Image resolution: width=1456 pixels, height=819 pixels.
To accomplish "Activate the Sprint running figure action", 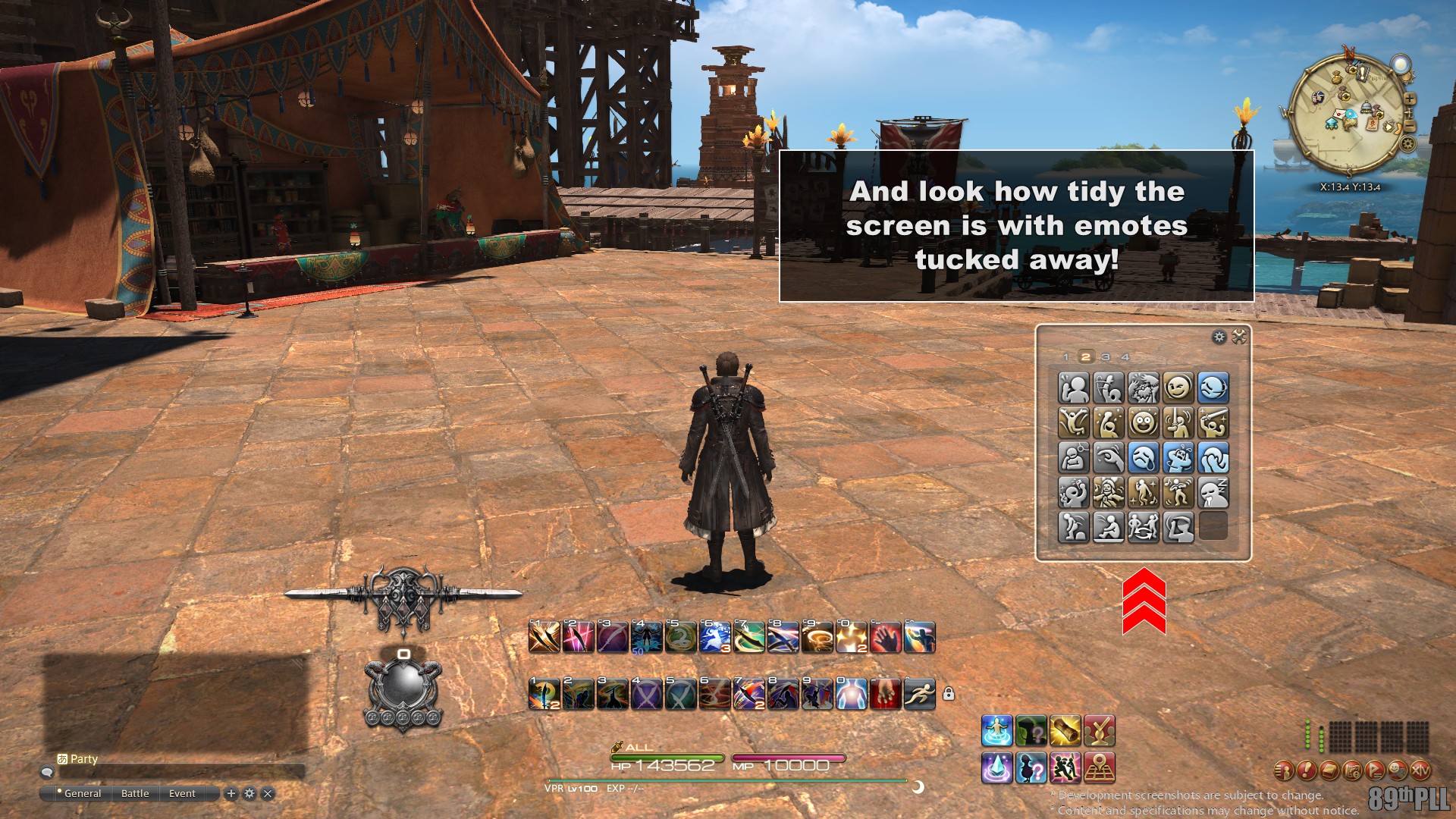I will coord(920,694).
